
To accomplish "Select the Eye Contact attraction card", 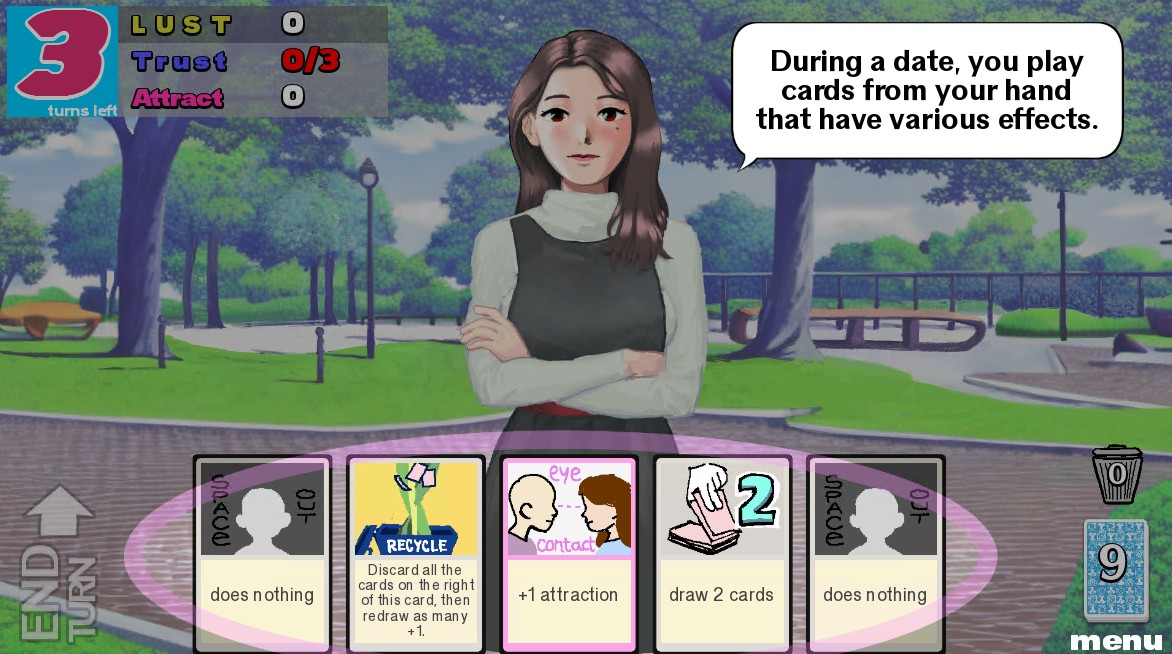I will point(569,554).
